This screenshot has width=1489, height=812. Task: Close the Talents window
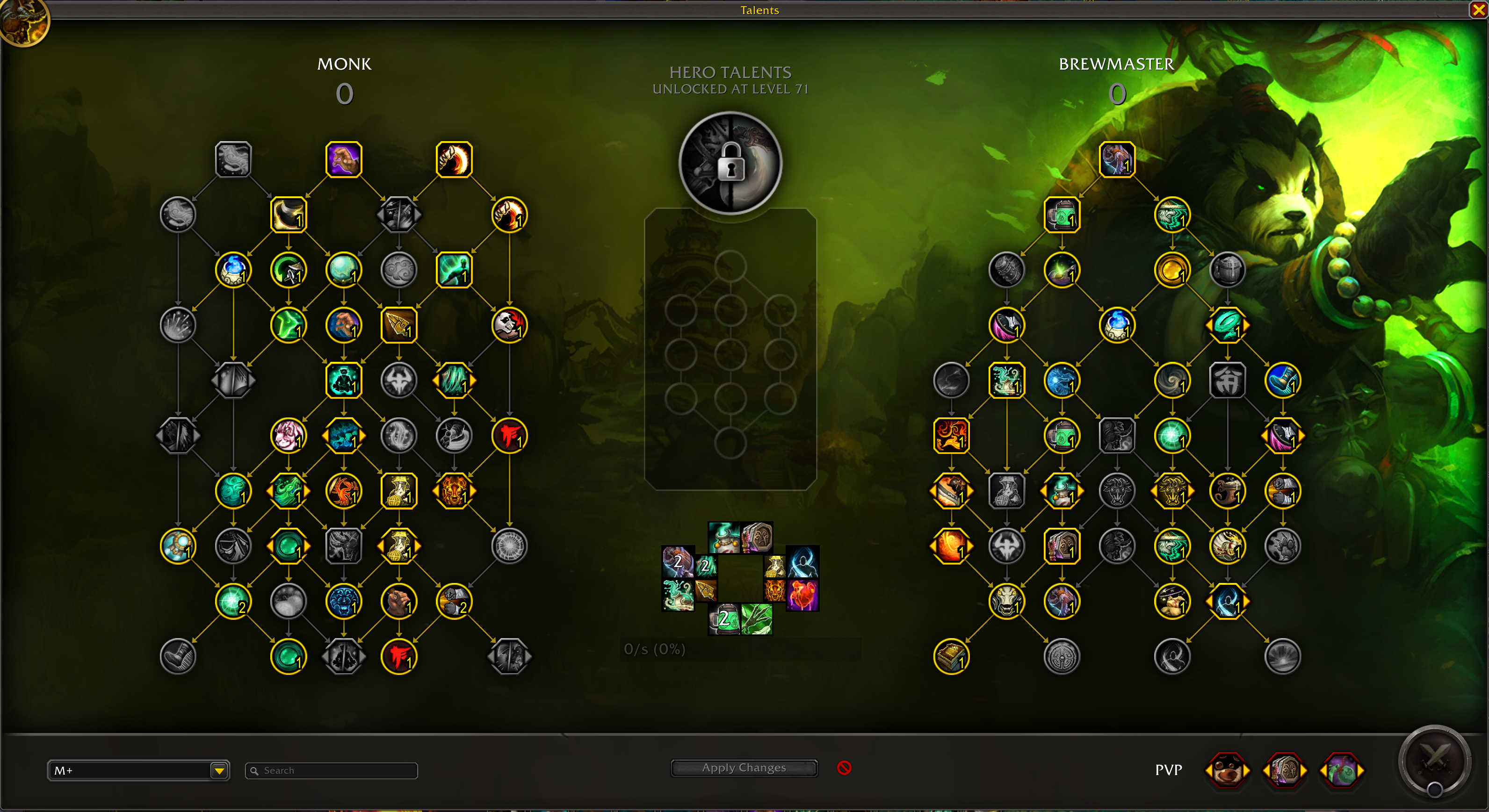click(x=1478, y=10)
